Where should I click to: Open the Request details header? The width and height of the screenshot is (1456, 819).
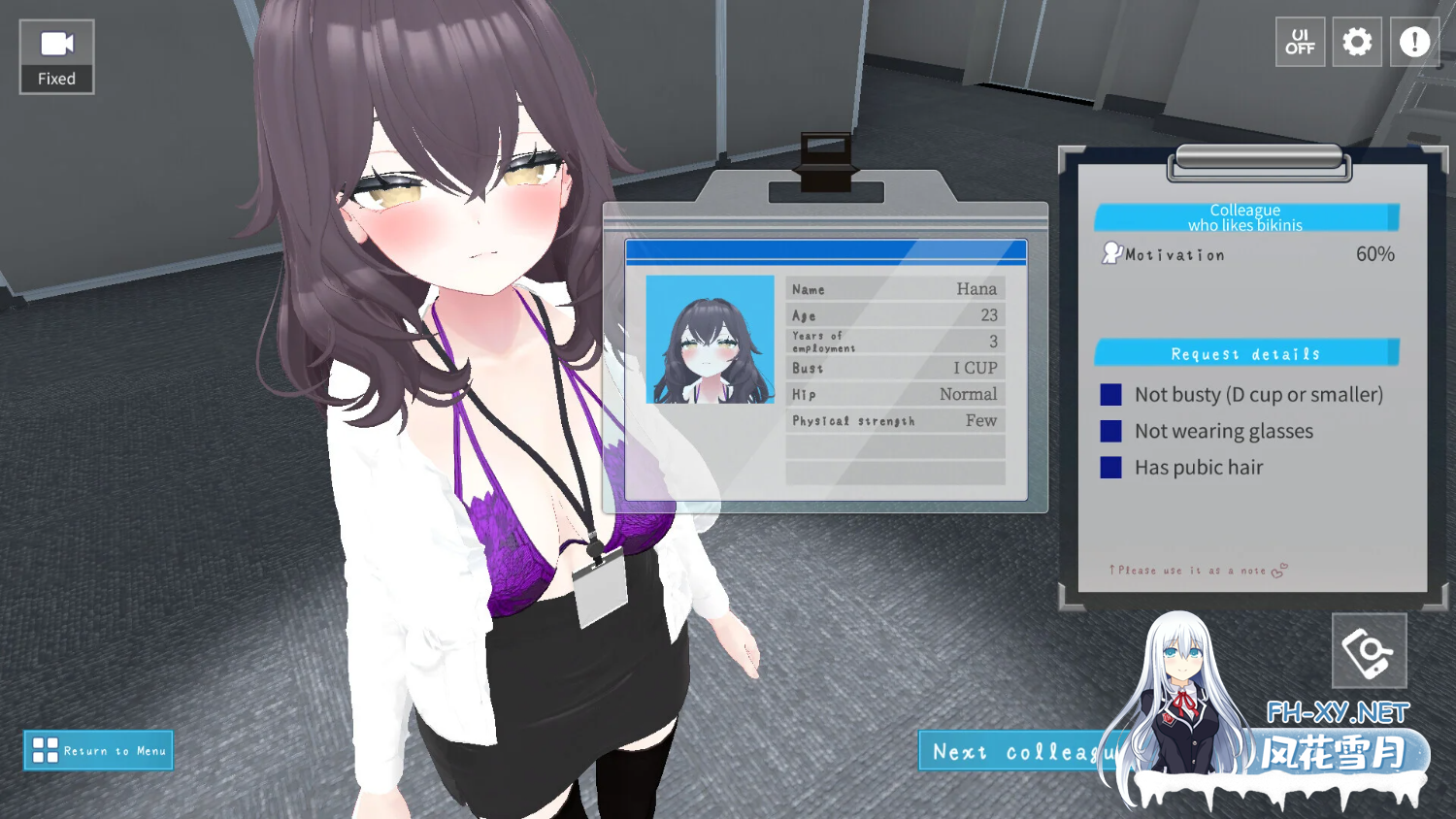1245,352
